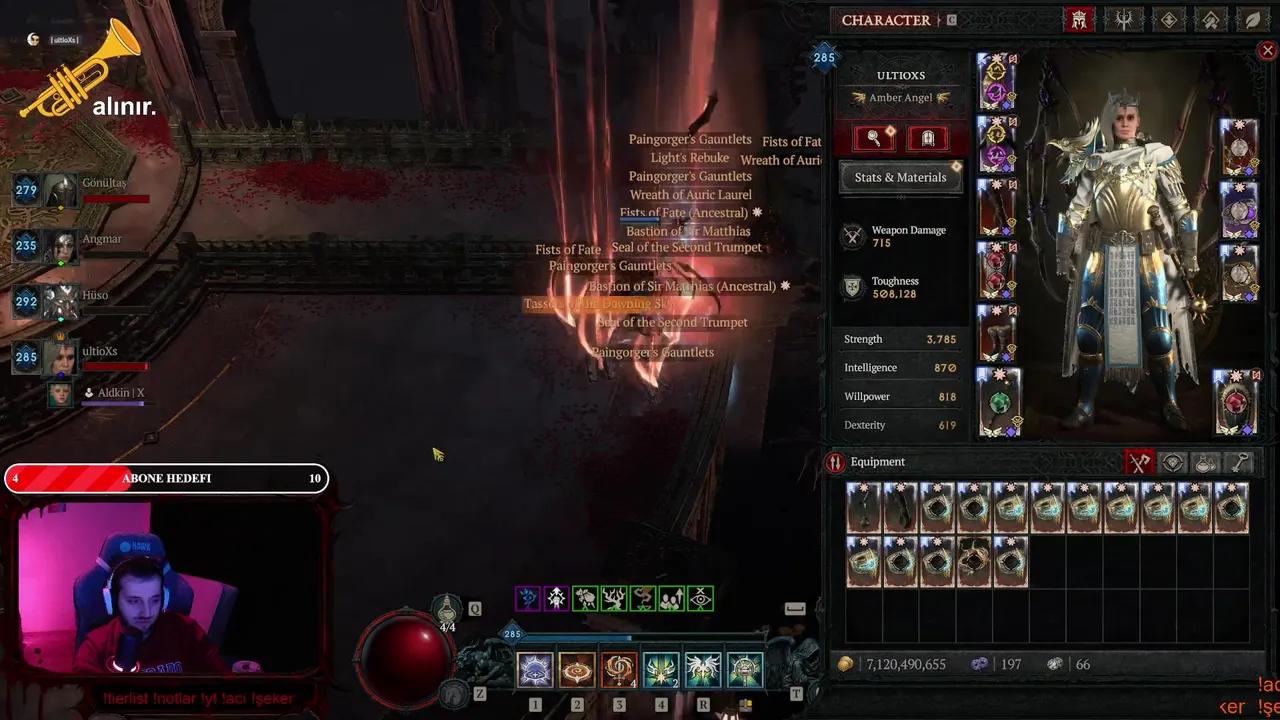1280x720 pixels.
Task: Open the key items inventory tab
Action: click(1240, 462)
